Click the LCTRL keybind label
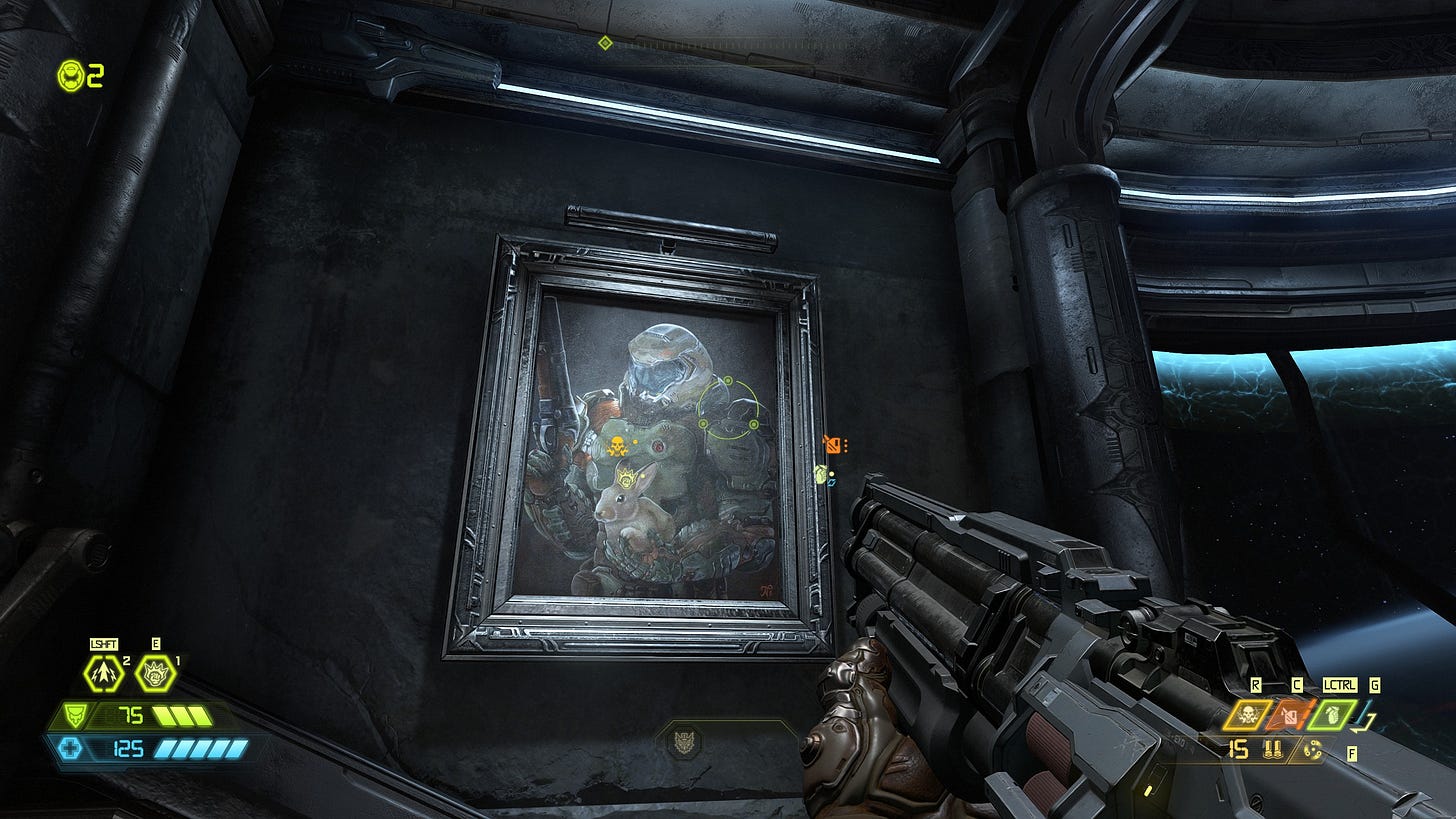The image size is (1456, 819). 1340,686
